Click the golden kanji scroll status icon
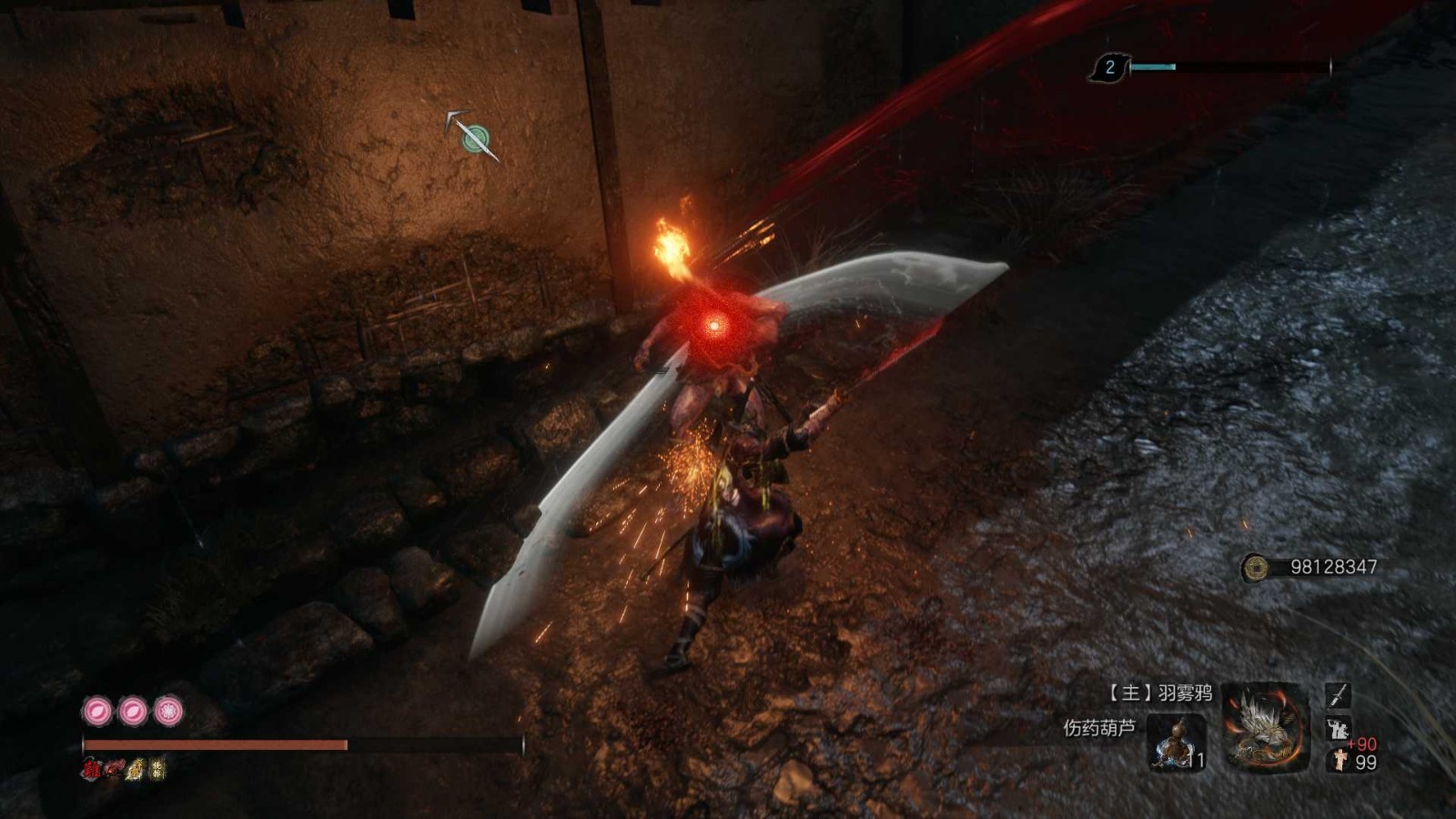 tap(158, 769)
